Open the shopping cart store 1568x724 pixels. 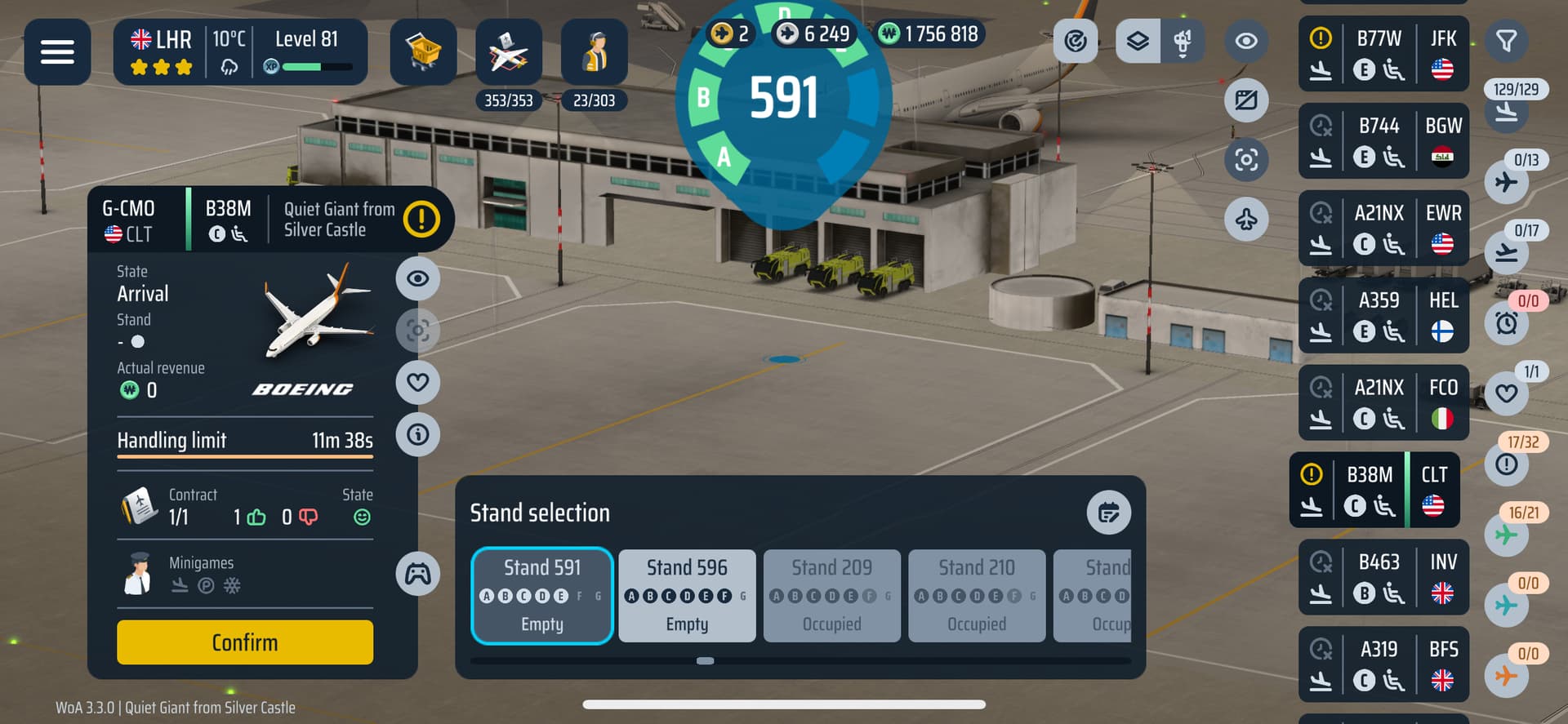coord(423,52)
